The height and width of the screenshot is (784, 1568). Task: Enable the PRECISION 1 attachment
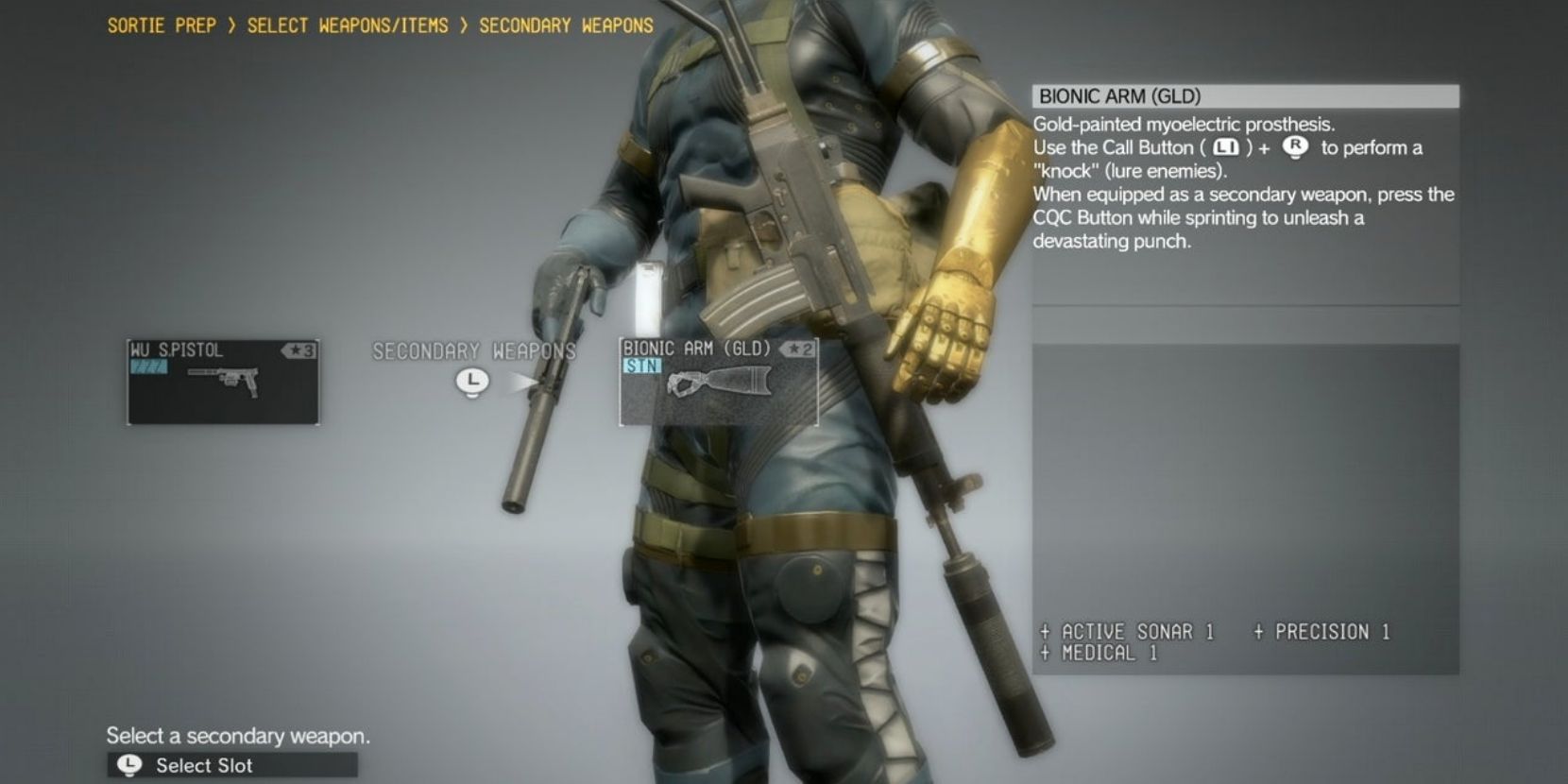1321,632
